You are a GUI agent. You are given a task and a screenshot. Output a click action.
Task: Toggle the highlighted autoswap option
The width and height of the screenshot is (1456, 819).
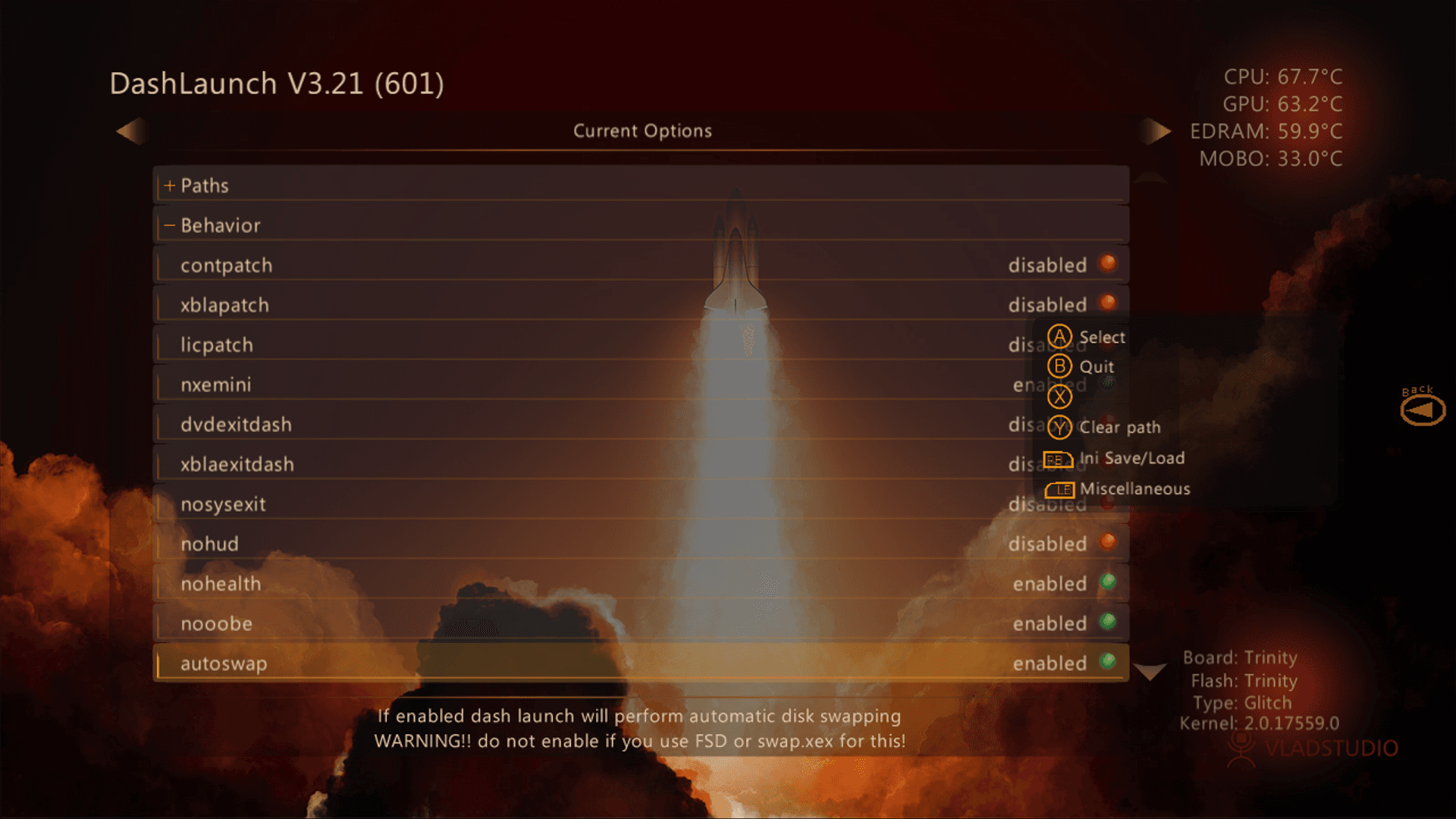[640, 664]
